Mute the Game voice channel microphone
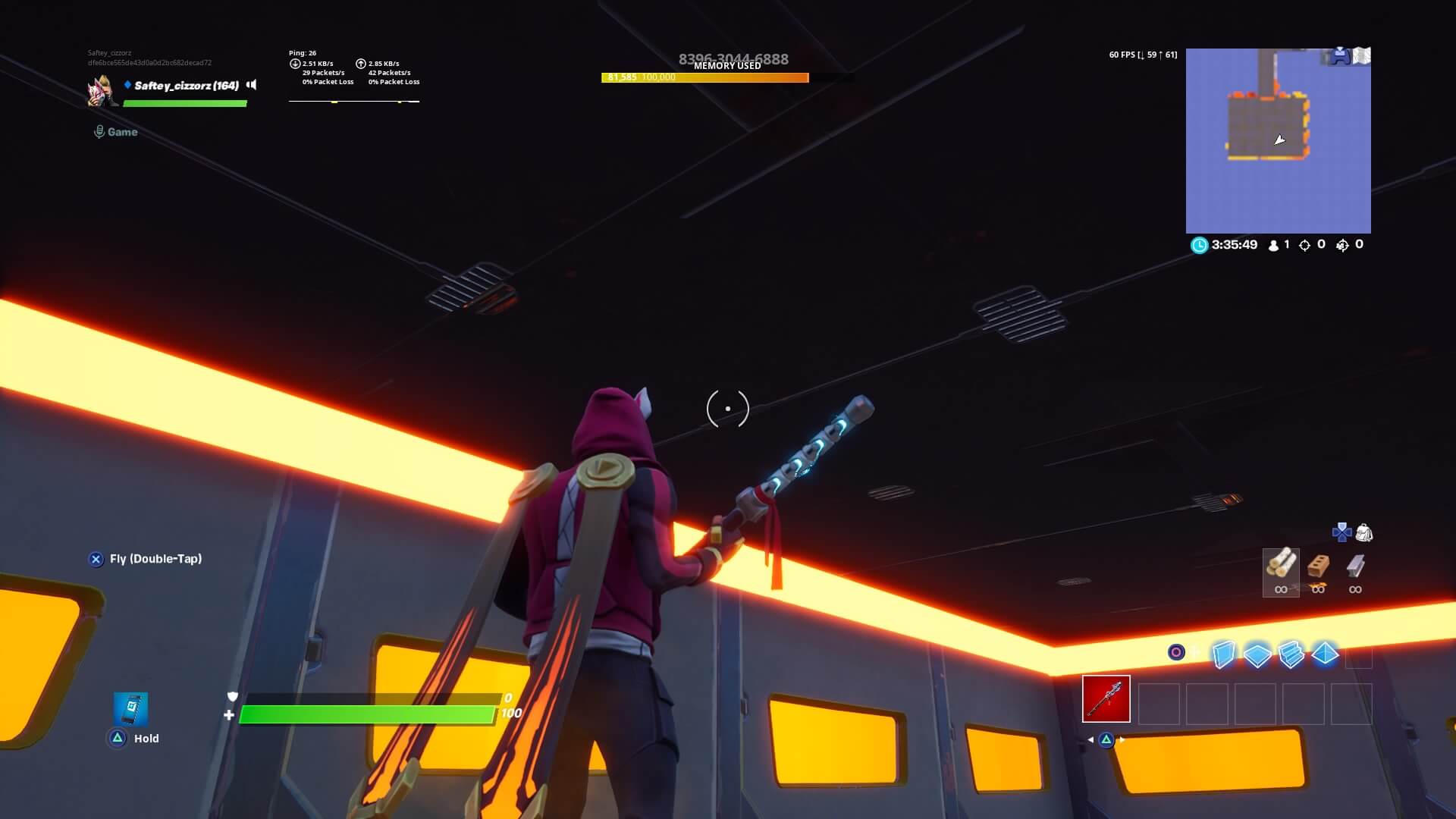The height and width of the screenshot is (819, 1456). click(x=99, y=131)
